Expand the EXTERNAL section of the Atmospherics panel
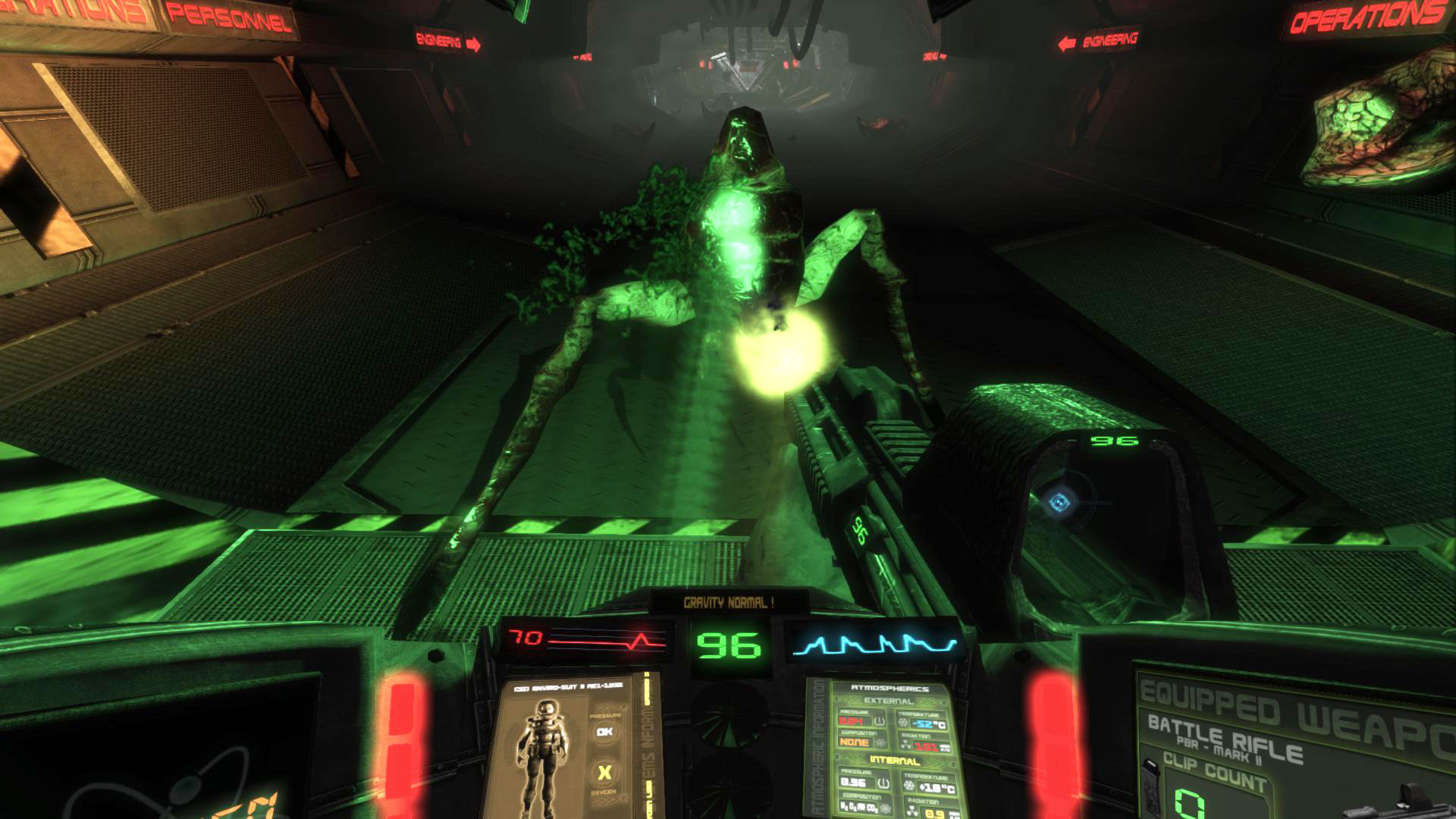 coord(887,701)
